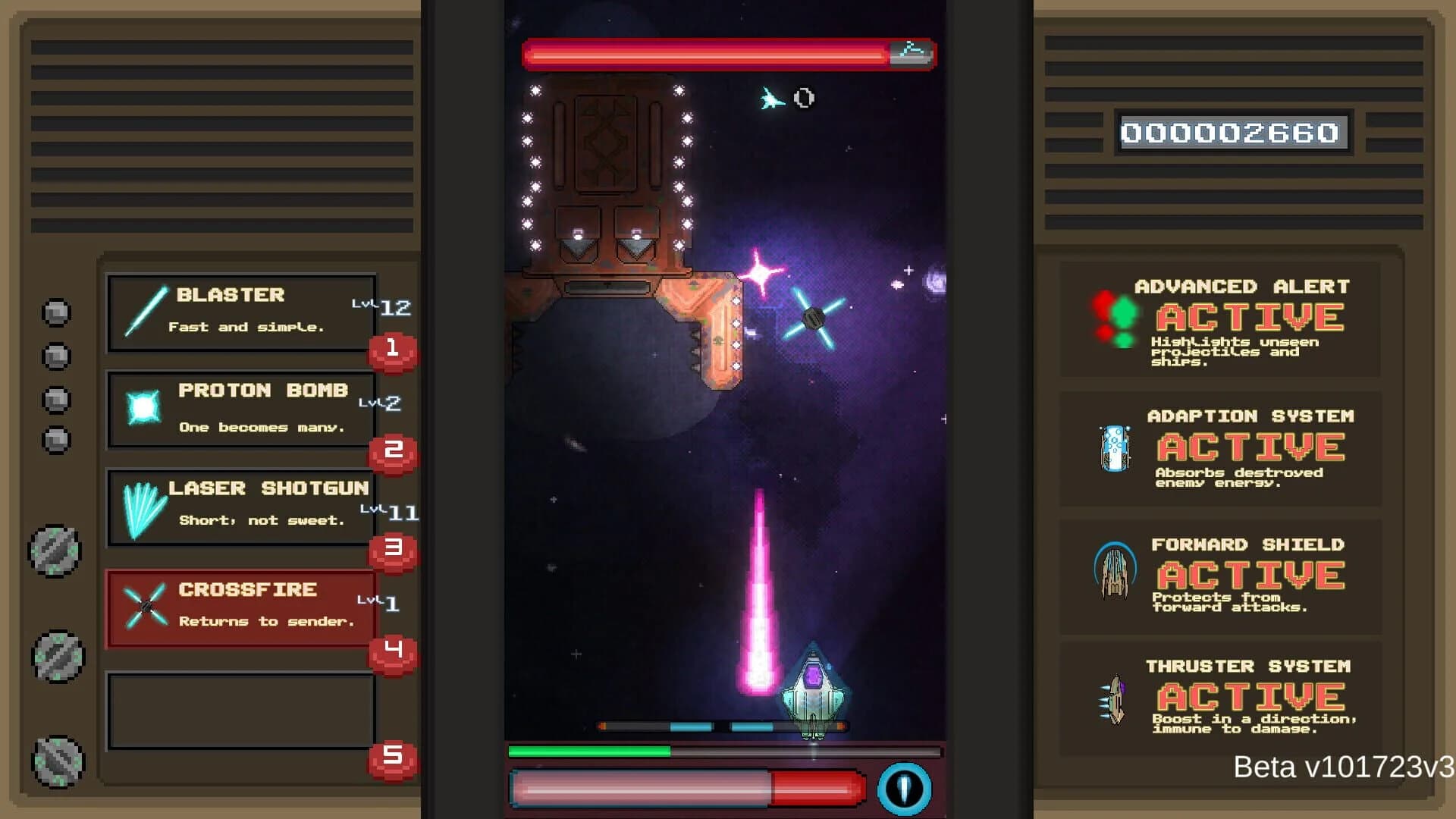1456x819 pixels.
Task: Click the eye emblem beside the bottom health bar
Action: click(902, 787)
